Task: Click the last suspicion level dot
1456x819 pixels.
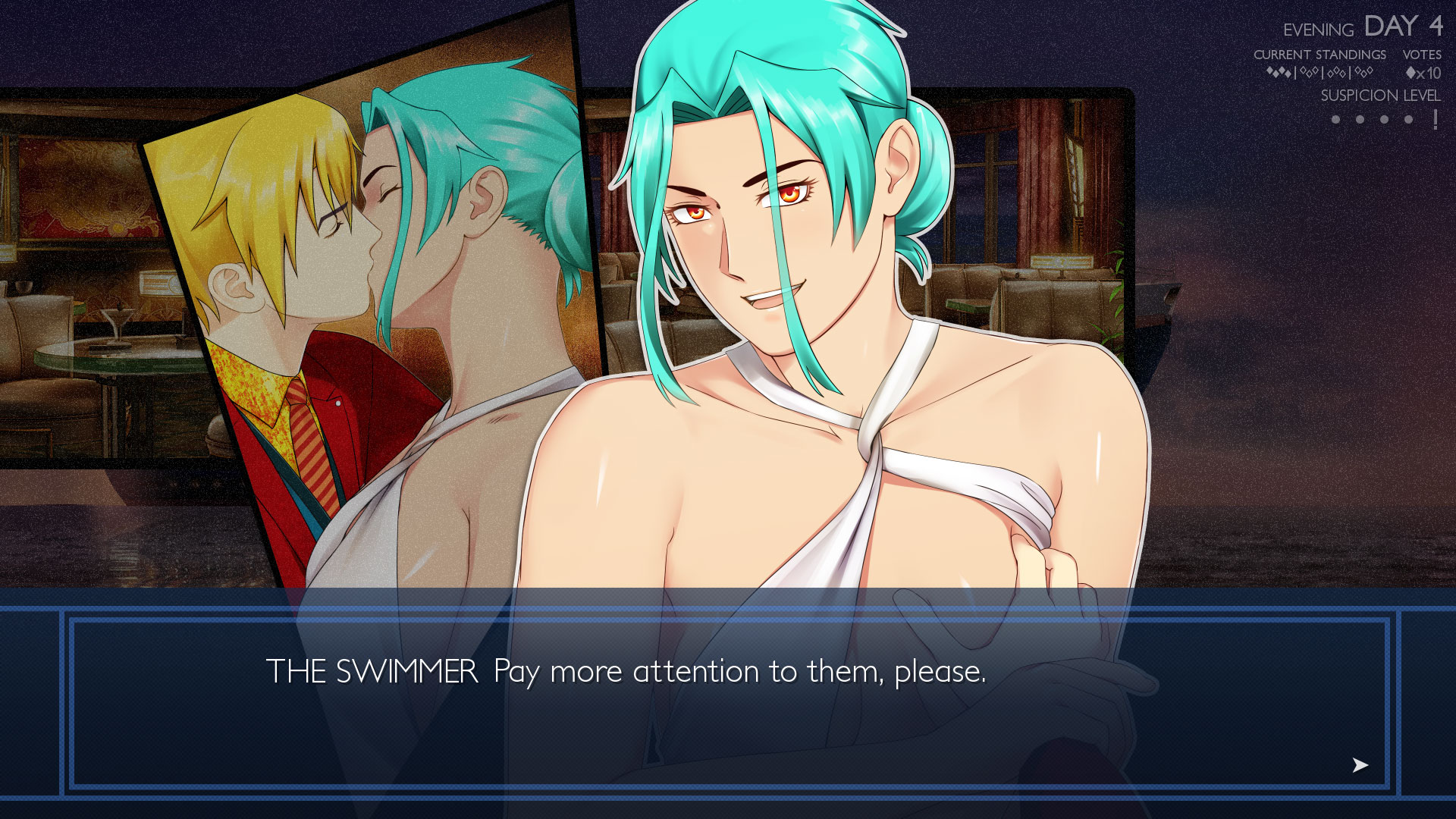Action: [1409, 121]
